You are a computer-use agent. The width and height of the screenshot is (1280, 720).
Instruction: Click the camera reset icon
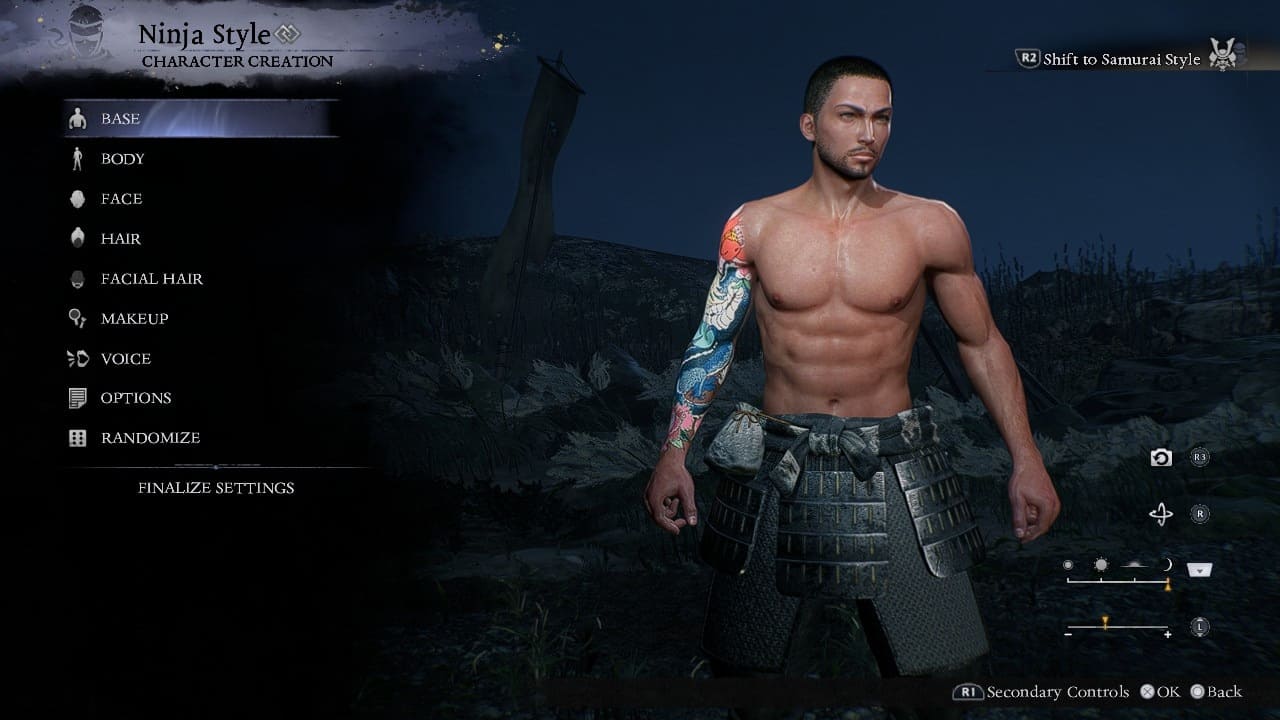pyautogui.click(x=1160, y=457)
